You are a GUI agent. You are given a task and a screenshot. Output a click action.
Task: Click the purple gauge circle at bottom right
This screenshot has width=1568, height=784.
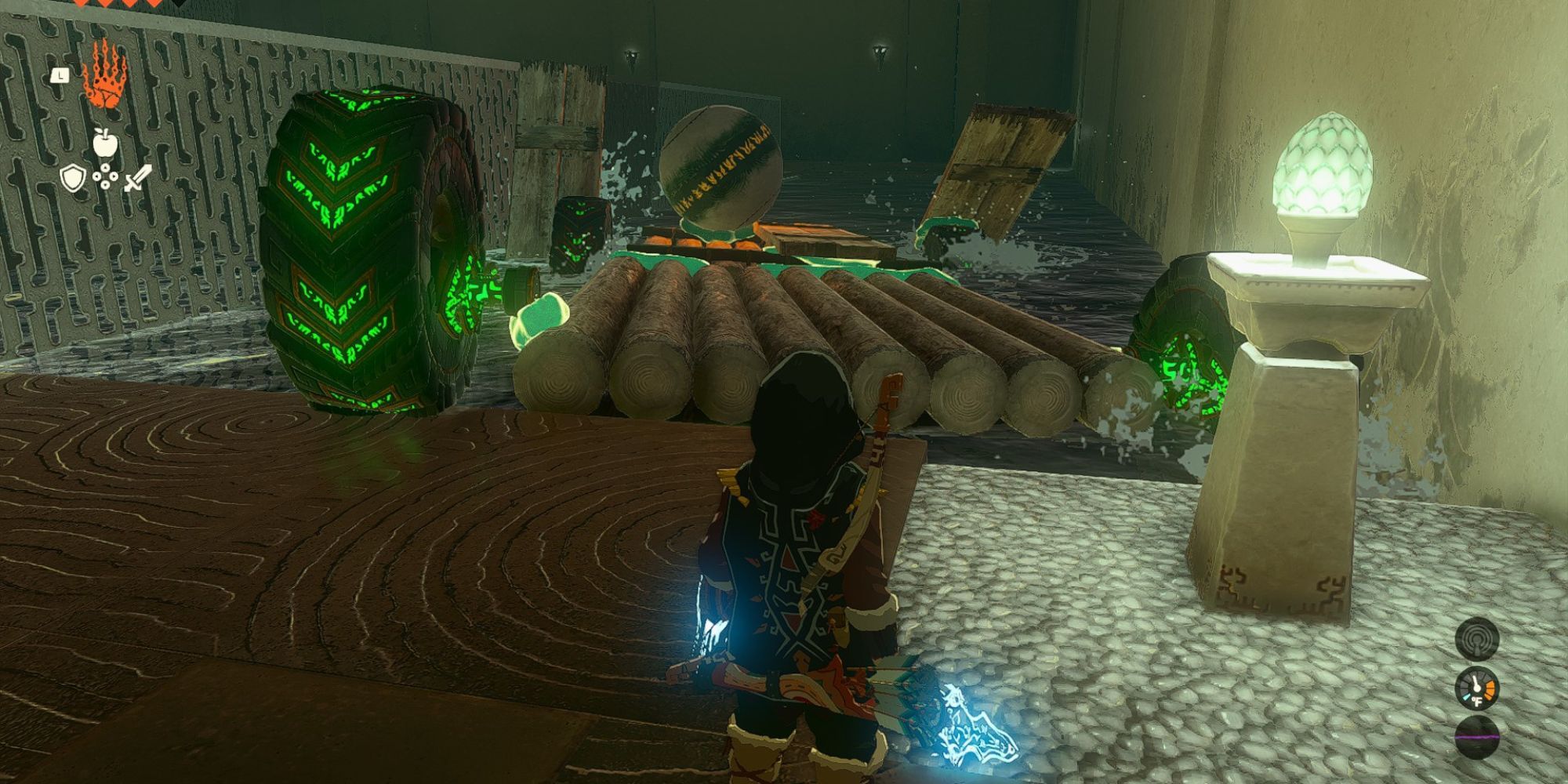pyautogui.click(x=1477, y=736)
